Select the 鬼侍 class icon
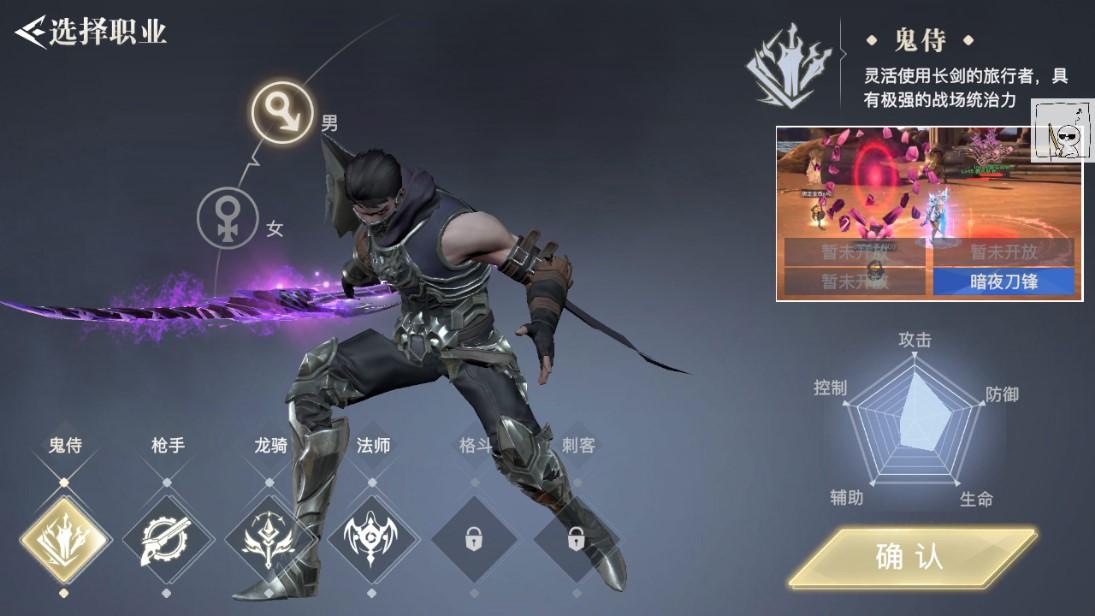 click(x=65, y=540)
